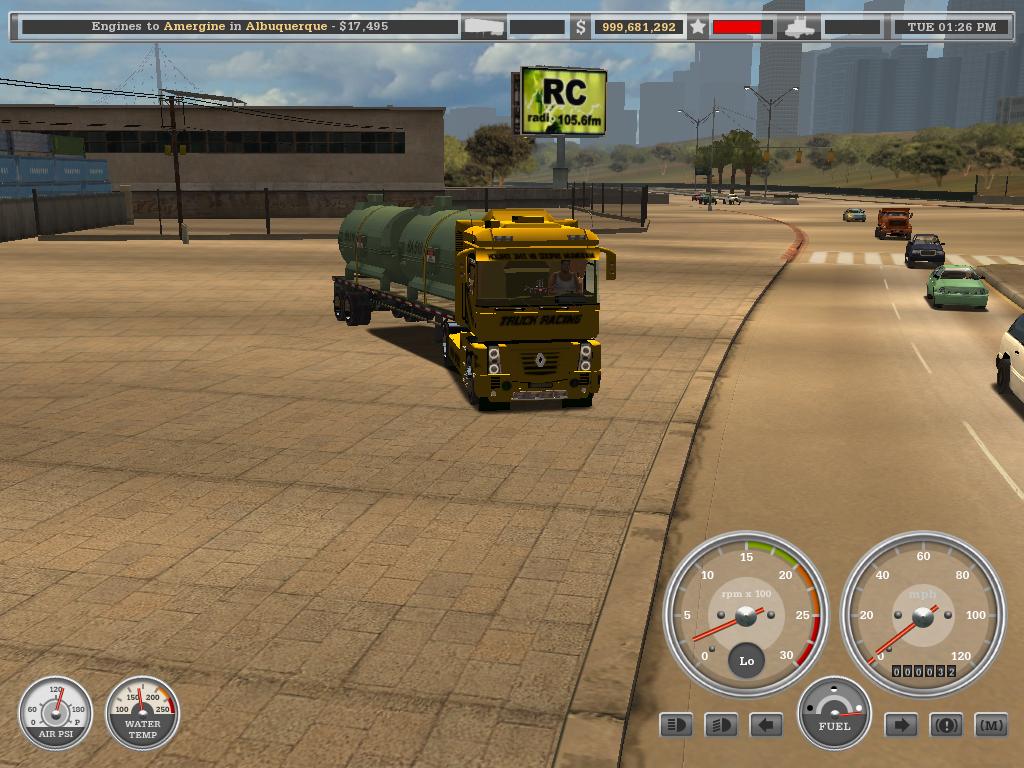Click the (M) engine brake indicator
1024x768 pixels.
coord(991,725)
